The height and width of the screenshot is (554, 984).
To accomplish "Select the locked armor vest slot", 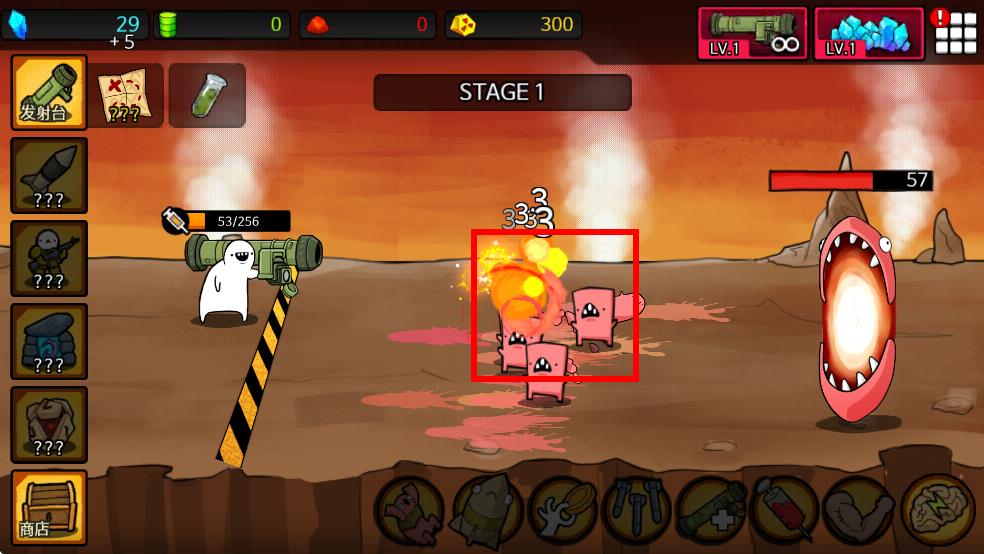I will [x=48, y=424].
